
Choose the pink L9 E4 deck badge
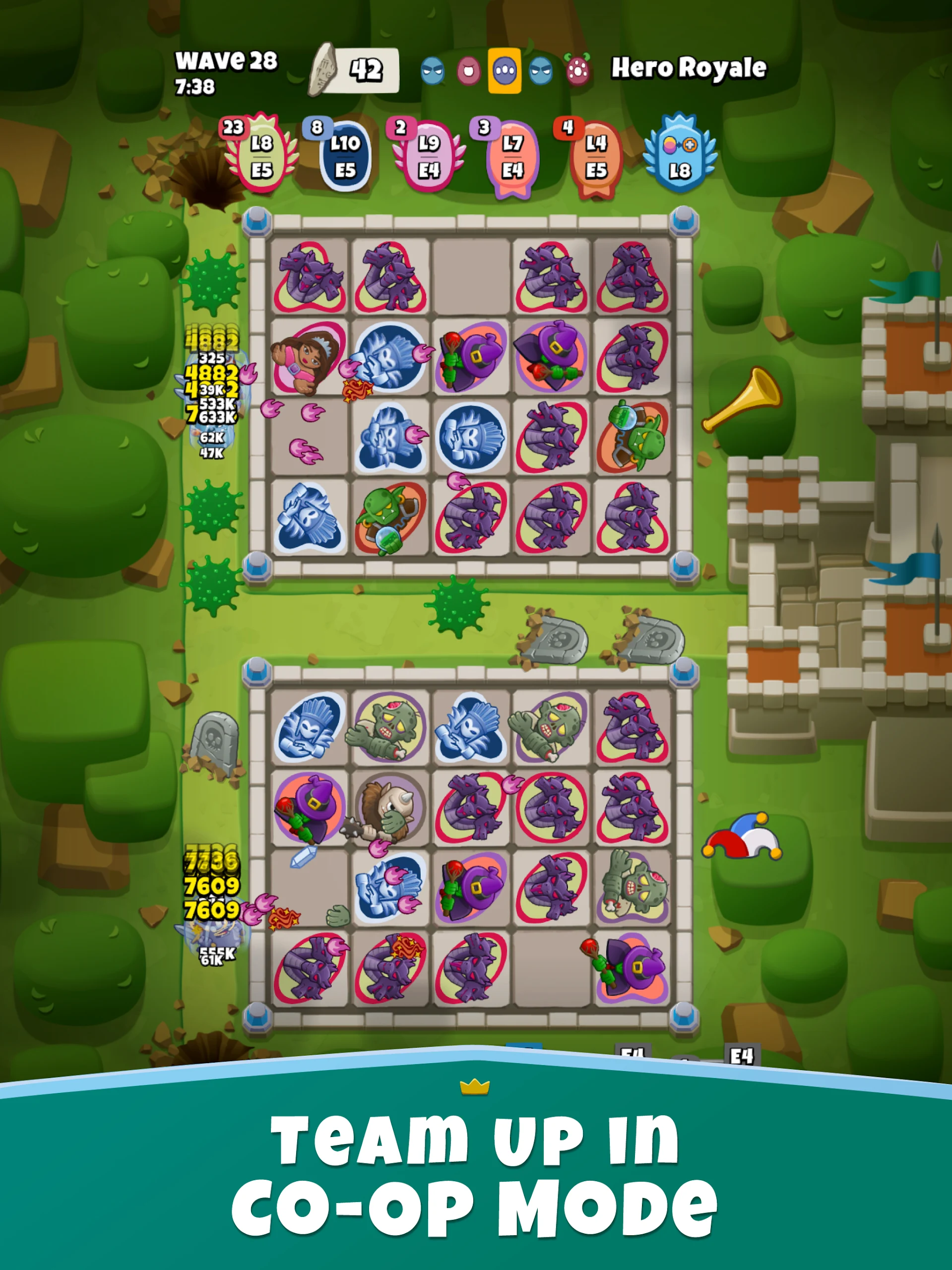coord(428,156)
